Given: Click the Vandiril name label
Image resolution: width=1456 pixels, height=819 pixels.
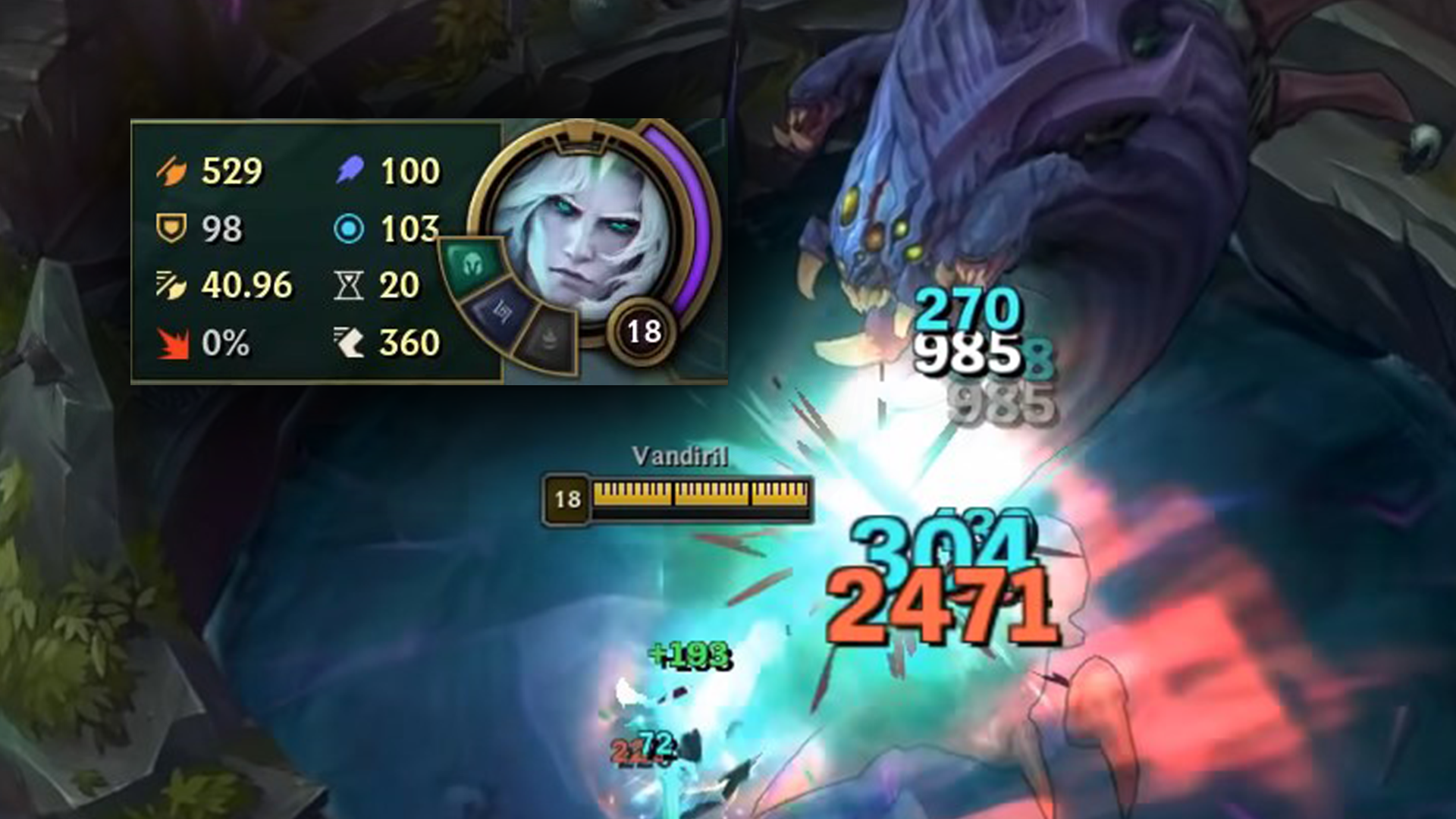Looking at the screenshot, I should 679,456.
